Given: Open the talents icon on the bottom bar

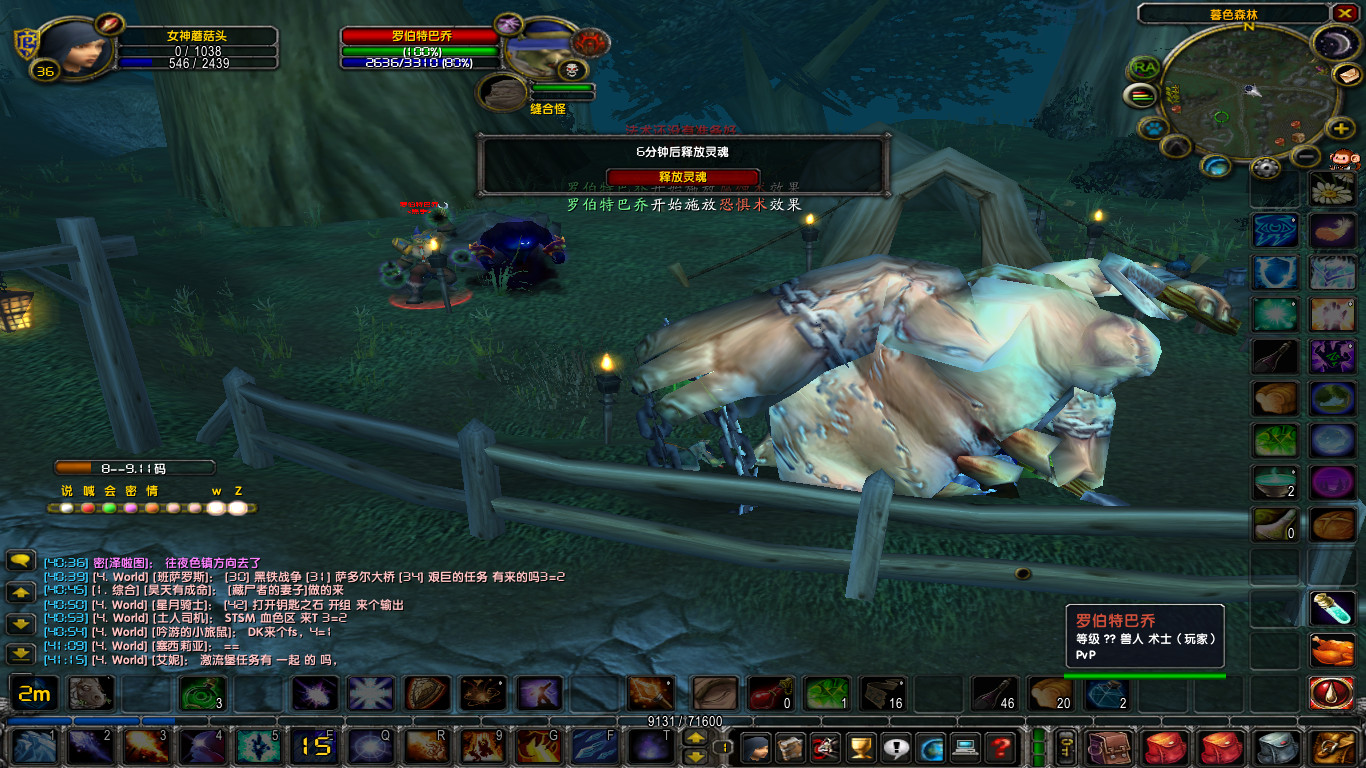Looking at the screenshot, I should (x=828, y=750).
